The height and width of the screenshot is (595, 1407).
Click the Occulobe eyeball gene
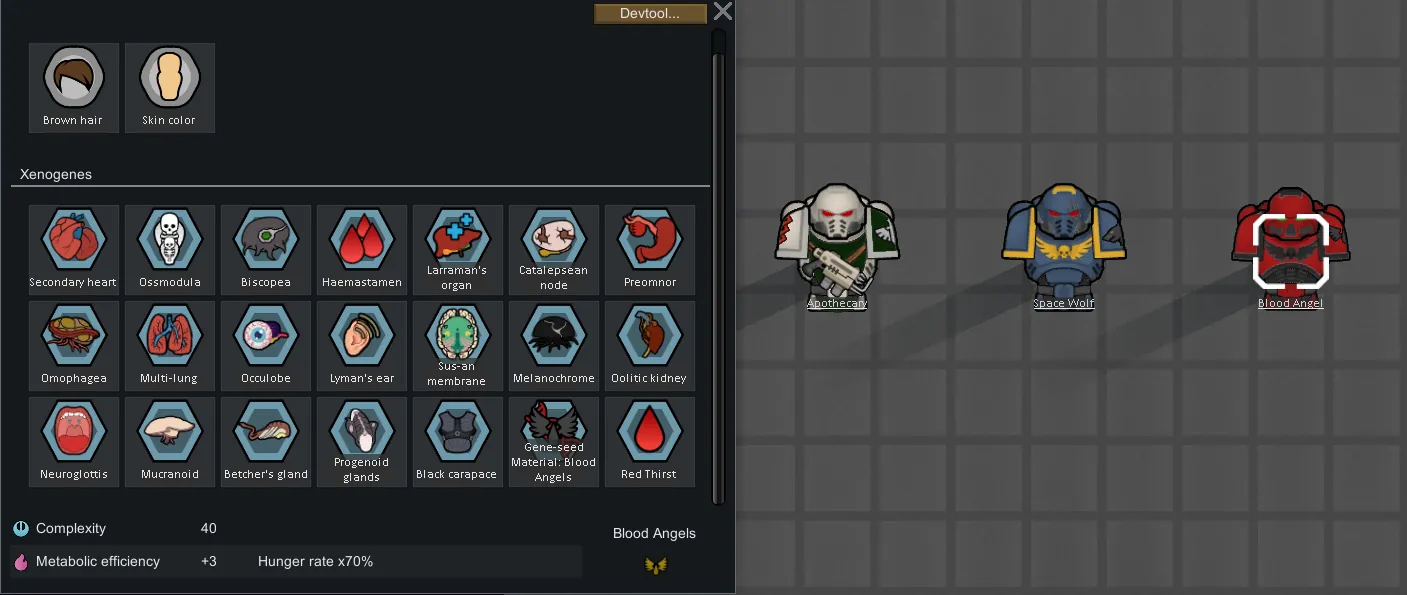tap(265, 345)
